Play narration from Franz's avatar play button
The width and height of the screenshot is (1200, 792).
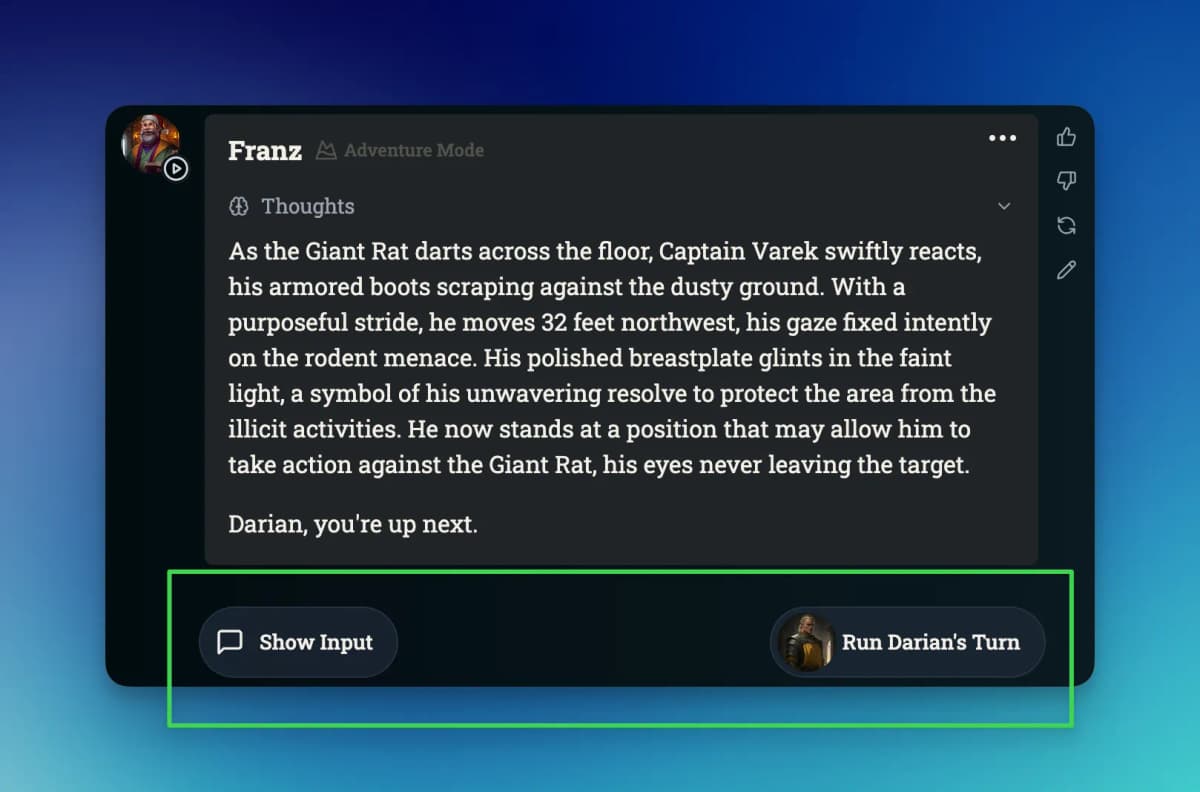(x=176, y=169)
